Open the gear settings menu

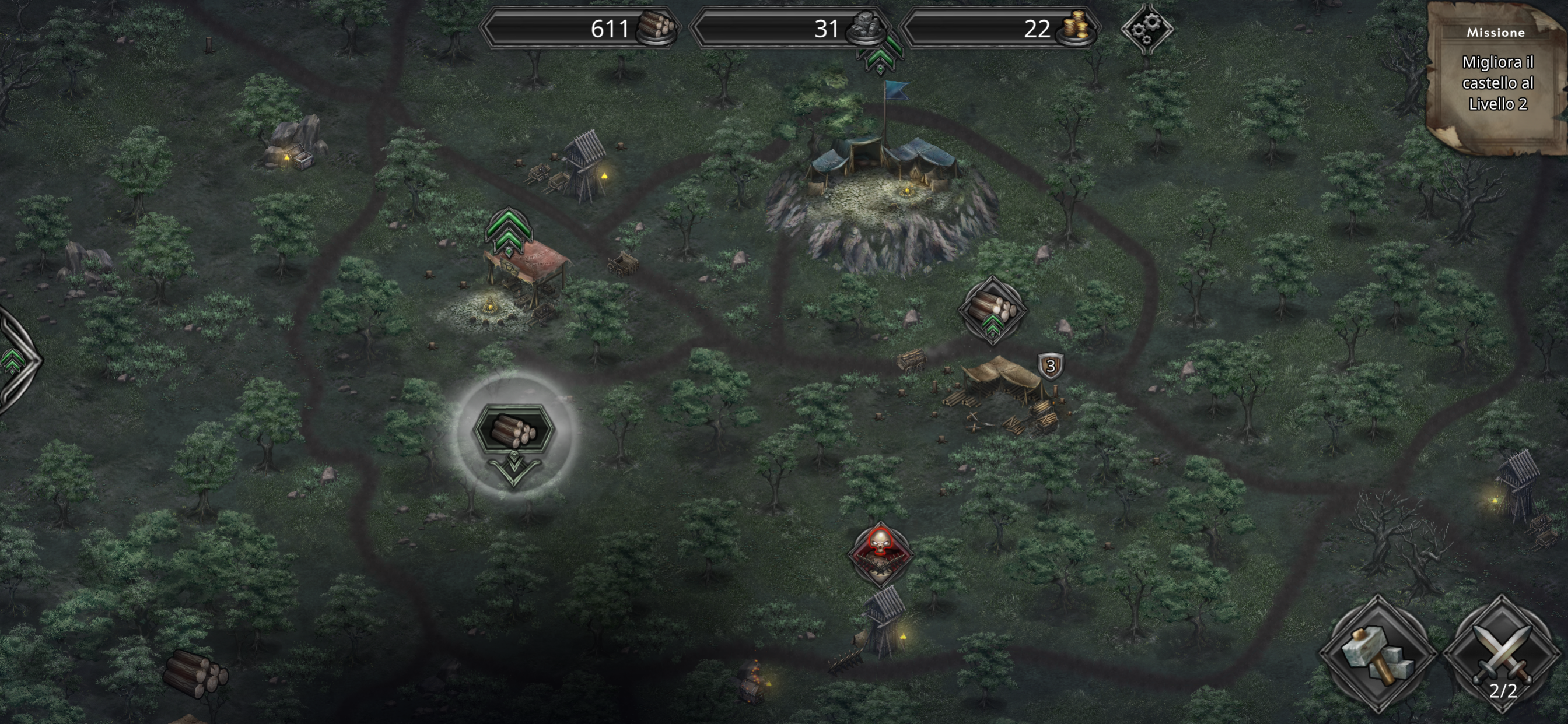(1147, 28)
